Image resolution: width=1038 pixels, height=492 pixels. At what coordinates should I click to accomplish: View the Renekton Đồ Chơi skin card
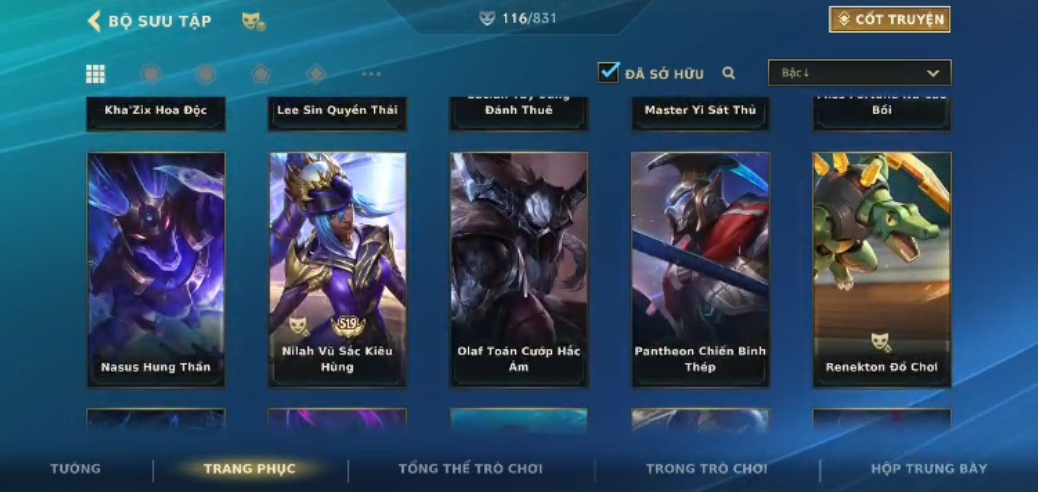pos(881,269)
